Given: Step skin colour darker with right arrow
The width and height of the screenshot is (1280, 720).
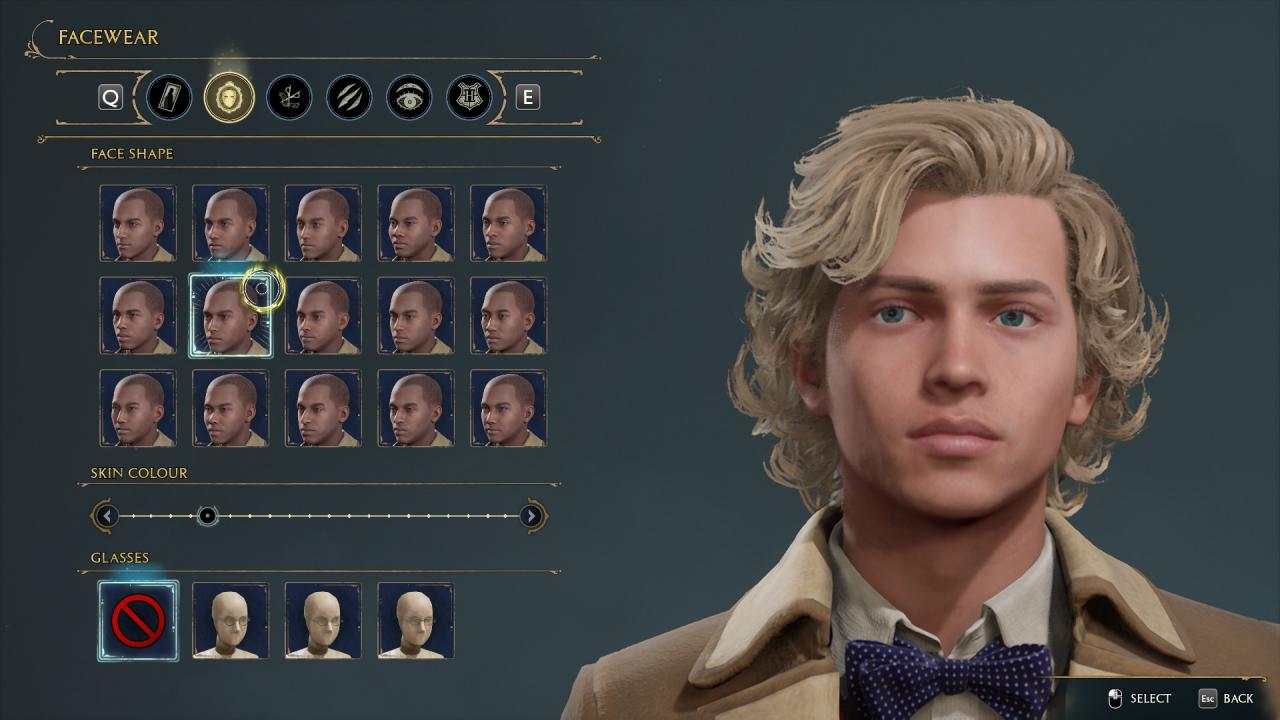Looking at the screenshot, I should [x=533, y=516].
